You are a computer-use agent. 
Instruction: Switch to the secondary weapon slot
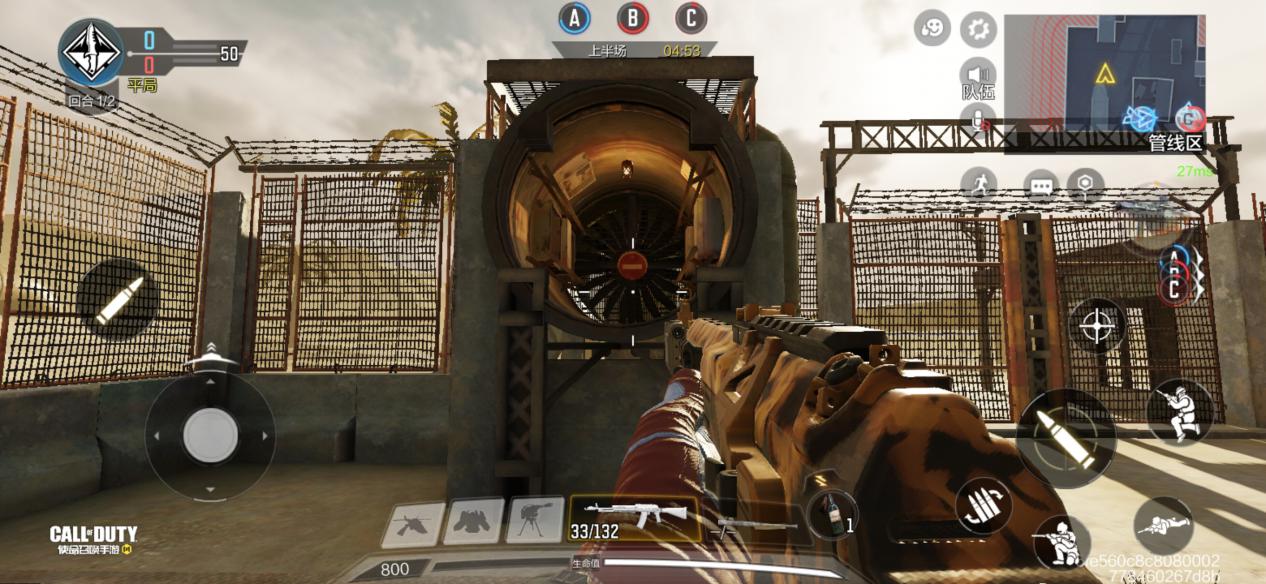pos(752,523)
